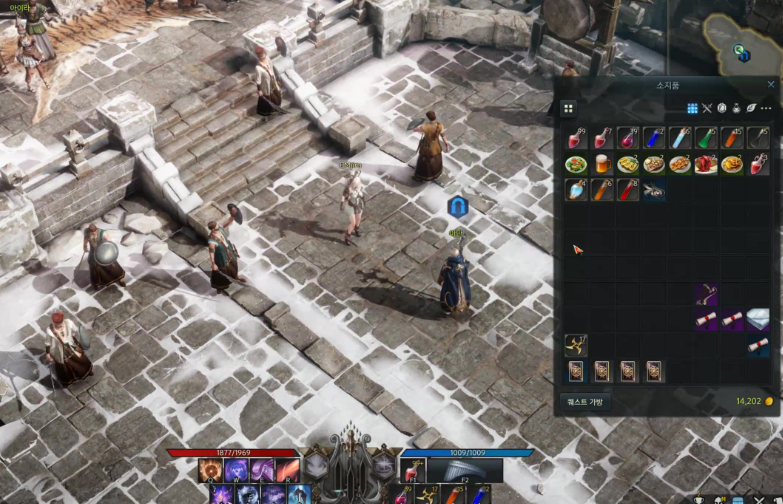Open the minimap in the corner

click(x=741, y=42)
